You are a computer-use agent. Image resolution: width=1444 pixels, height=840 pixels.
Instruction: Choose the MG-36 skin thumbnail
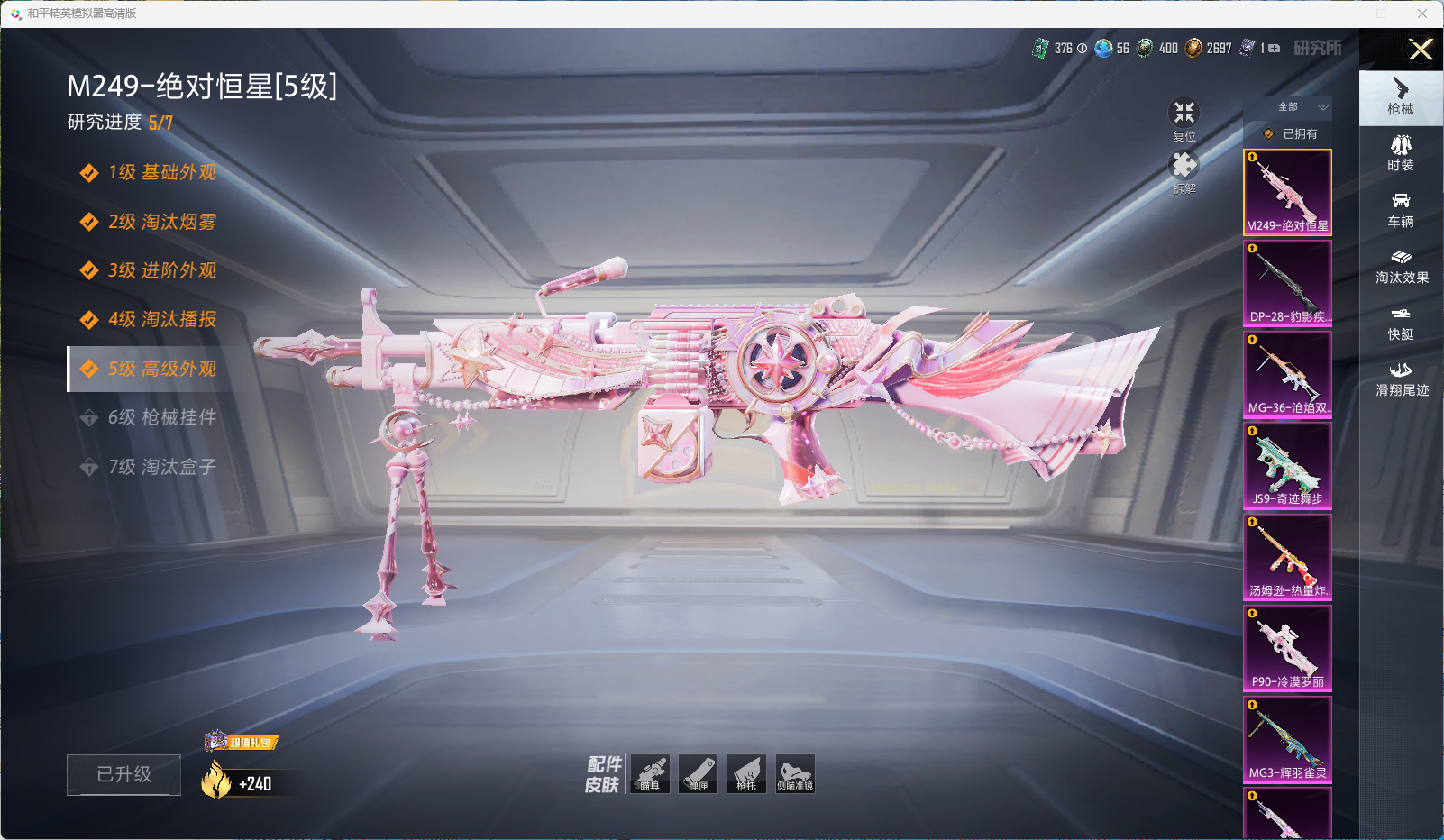pyautogui.click(x=1287, y=373)
